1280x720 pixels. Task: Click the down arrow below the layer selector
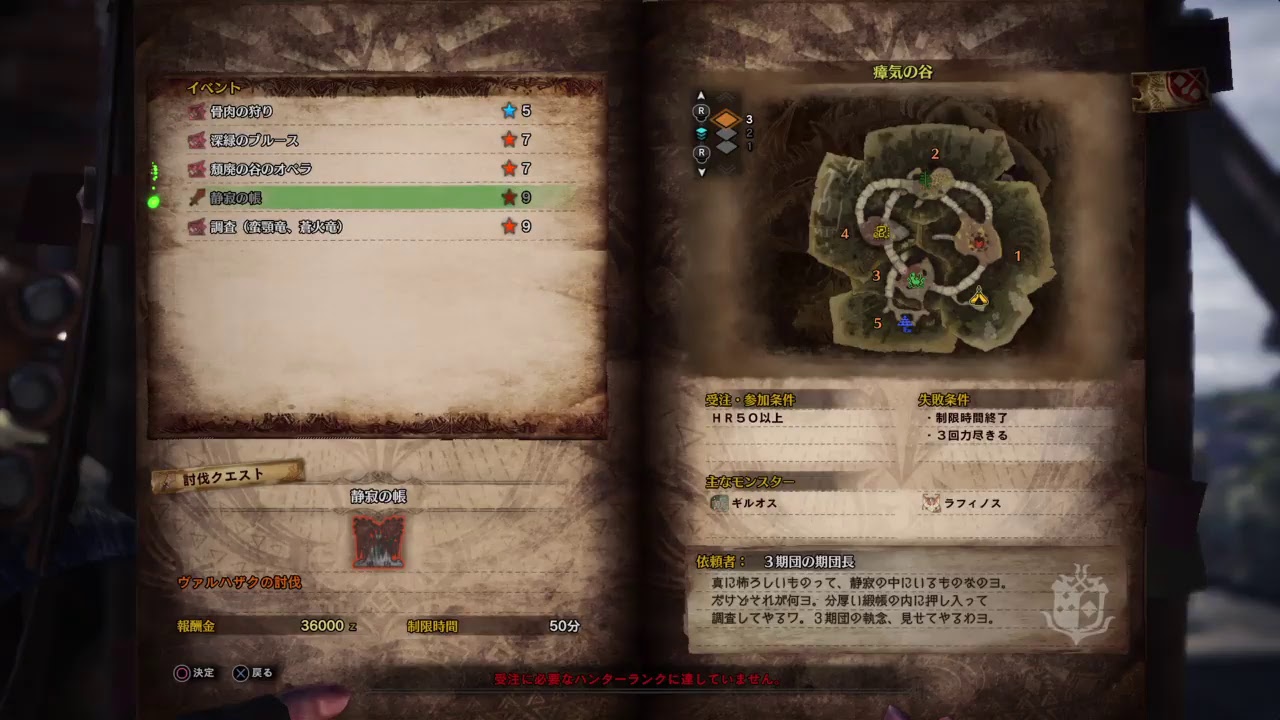(701, 170)
